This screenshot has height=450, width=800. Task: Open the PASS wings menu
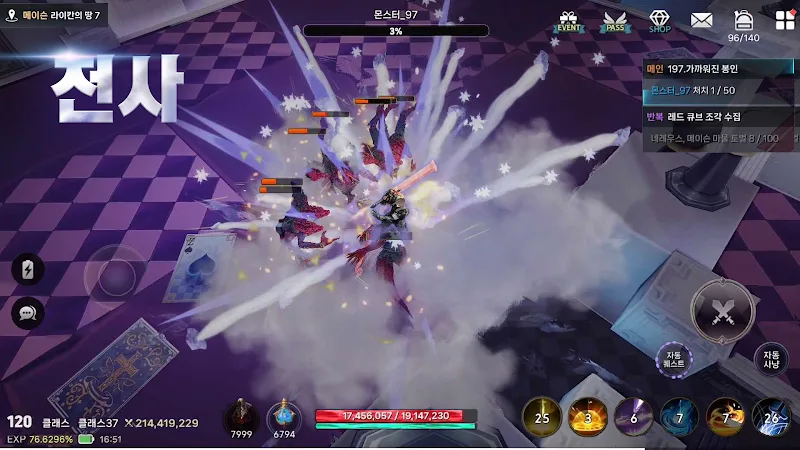click(x=615, y=21)
